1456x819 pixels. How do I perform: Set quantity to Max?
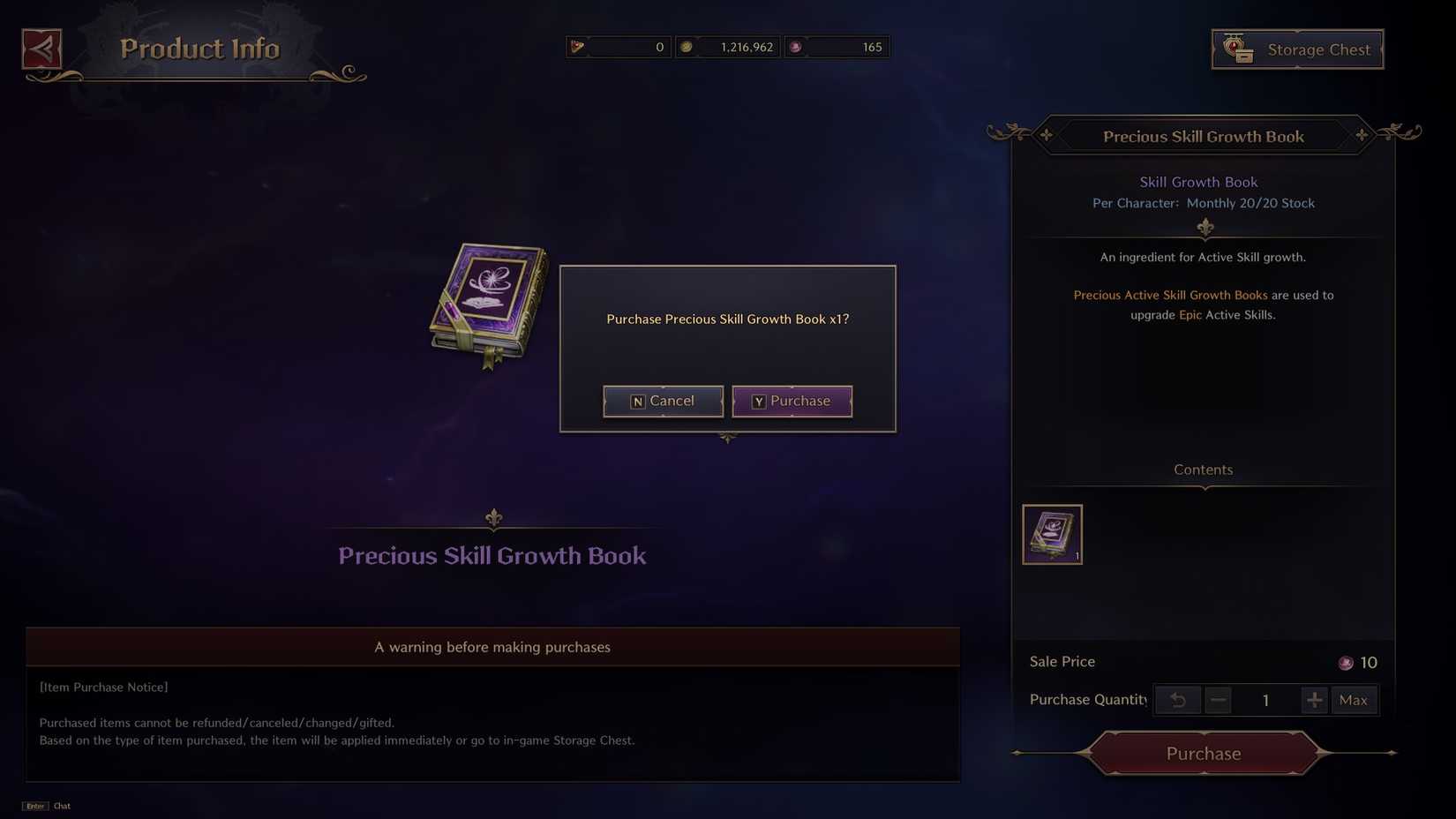point(1354,700)
